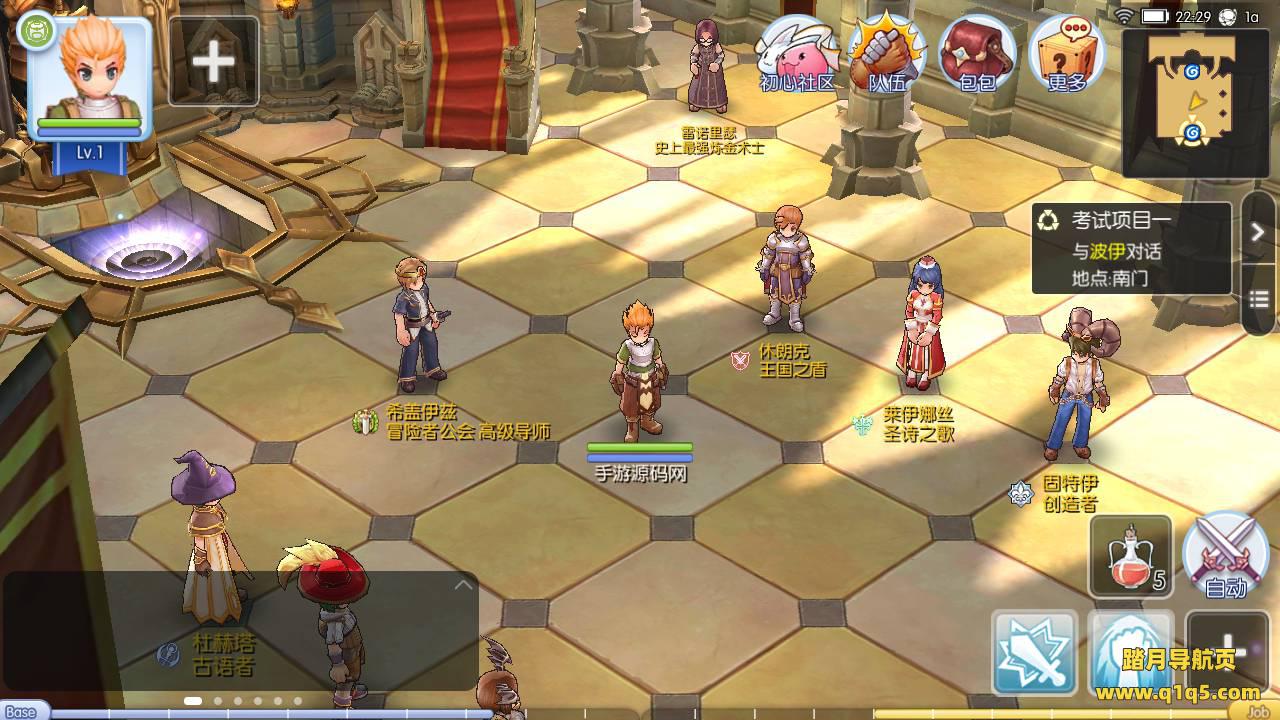Use the red potion quick slot

(x=1131, y=556)
